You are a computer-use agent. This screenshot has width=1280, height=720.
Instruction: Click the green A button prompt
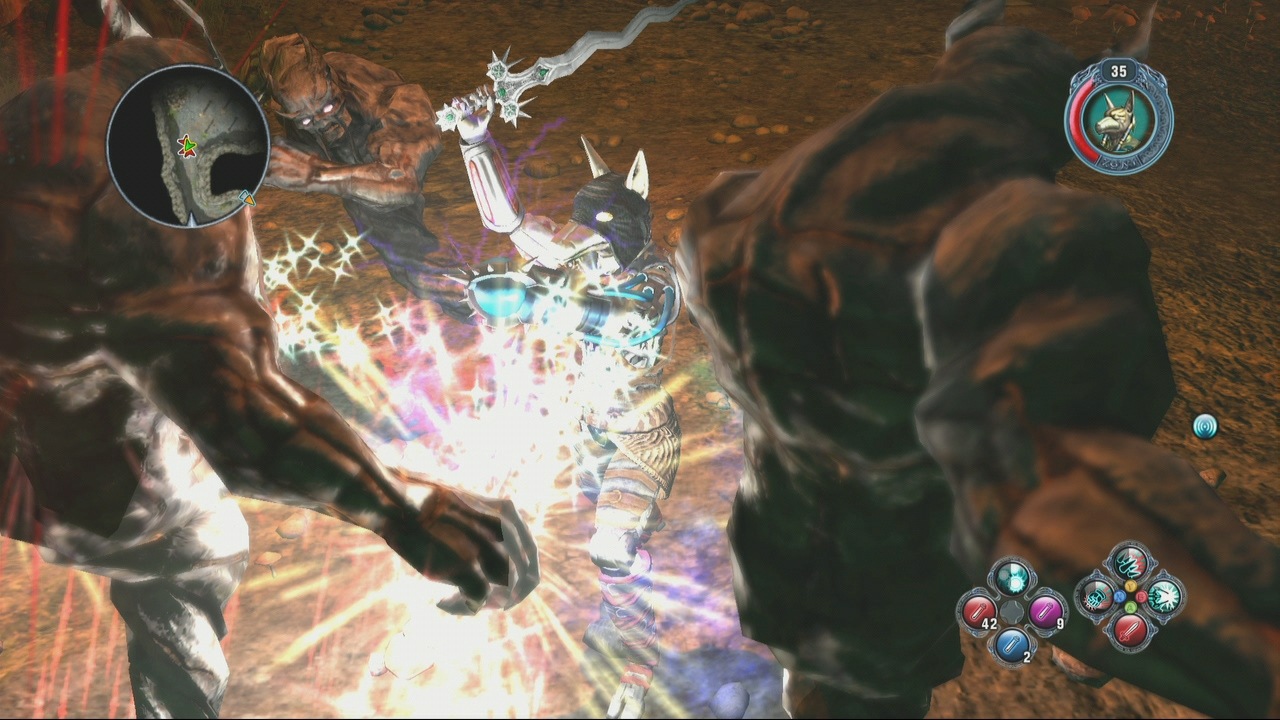point(1131,607)
